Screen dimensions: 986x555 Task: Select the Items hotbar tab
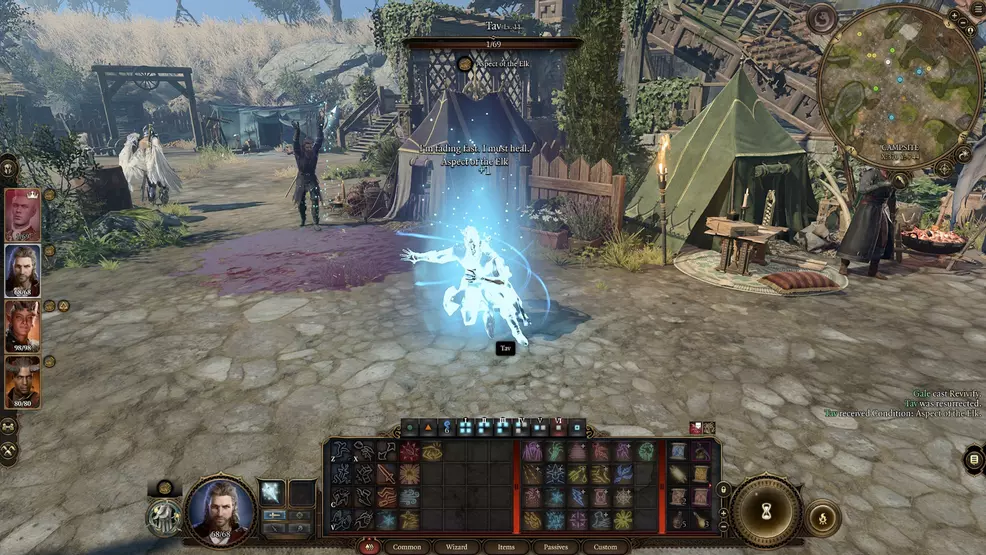[506, 547]
